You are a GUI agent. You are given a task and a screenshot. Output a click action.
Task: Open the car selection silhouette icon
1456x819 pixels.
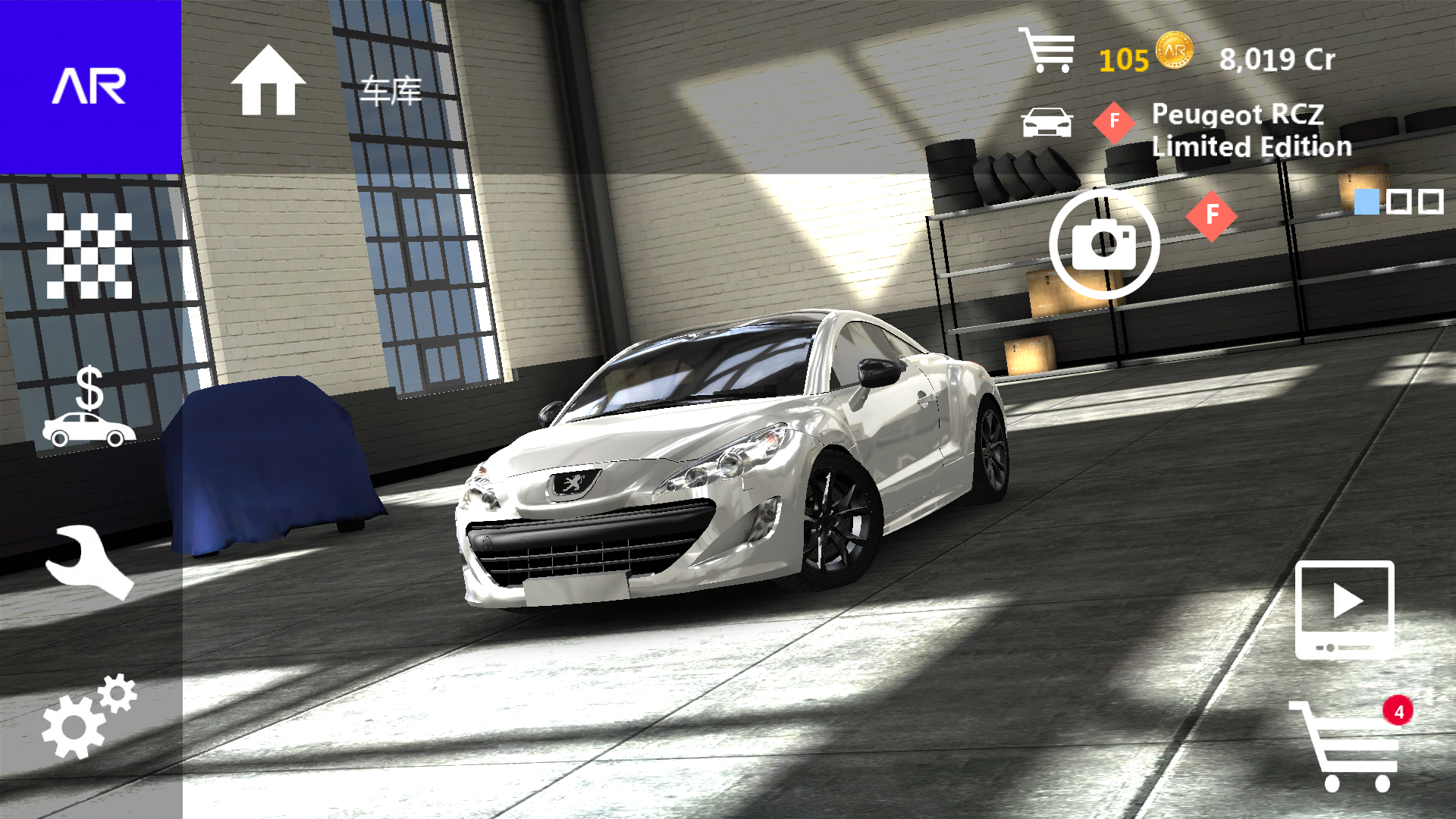point(1049,121)
